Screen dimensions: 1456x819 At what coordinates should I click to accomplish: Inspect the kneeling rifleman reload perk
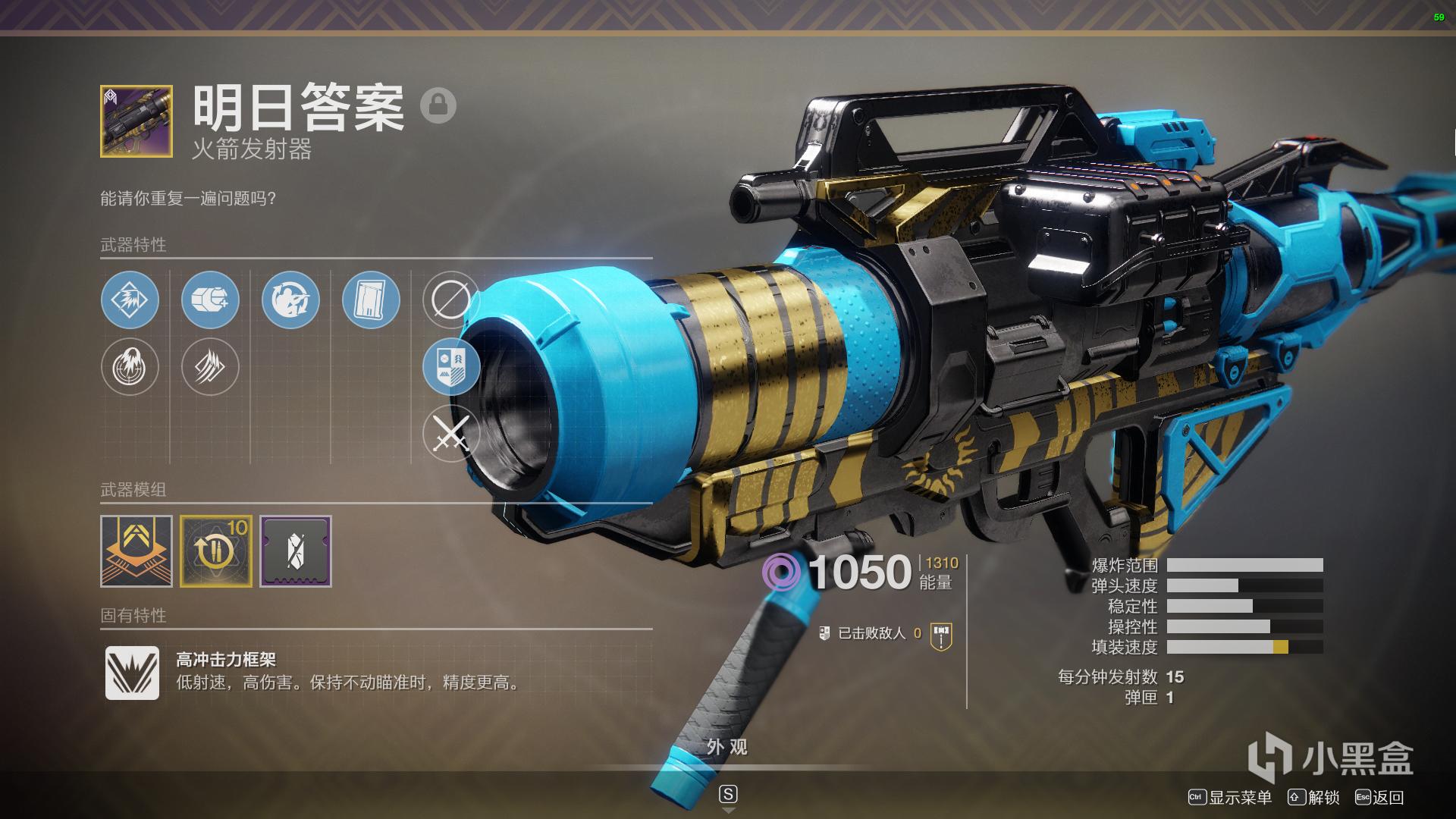[x=290, y=300]
